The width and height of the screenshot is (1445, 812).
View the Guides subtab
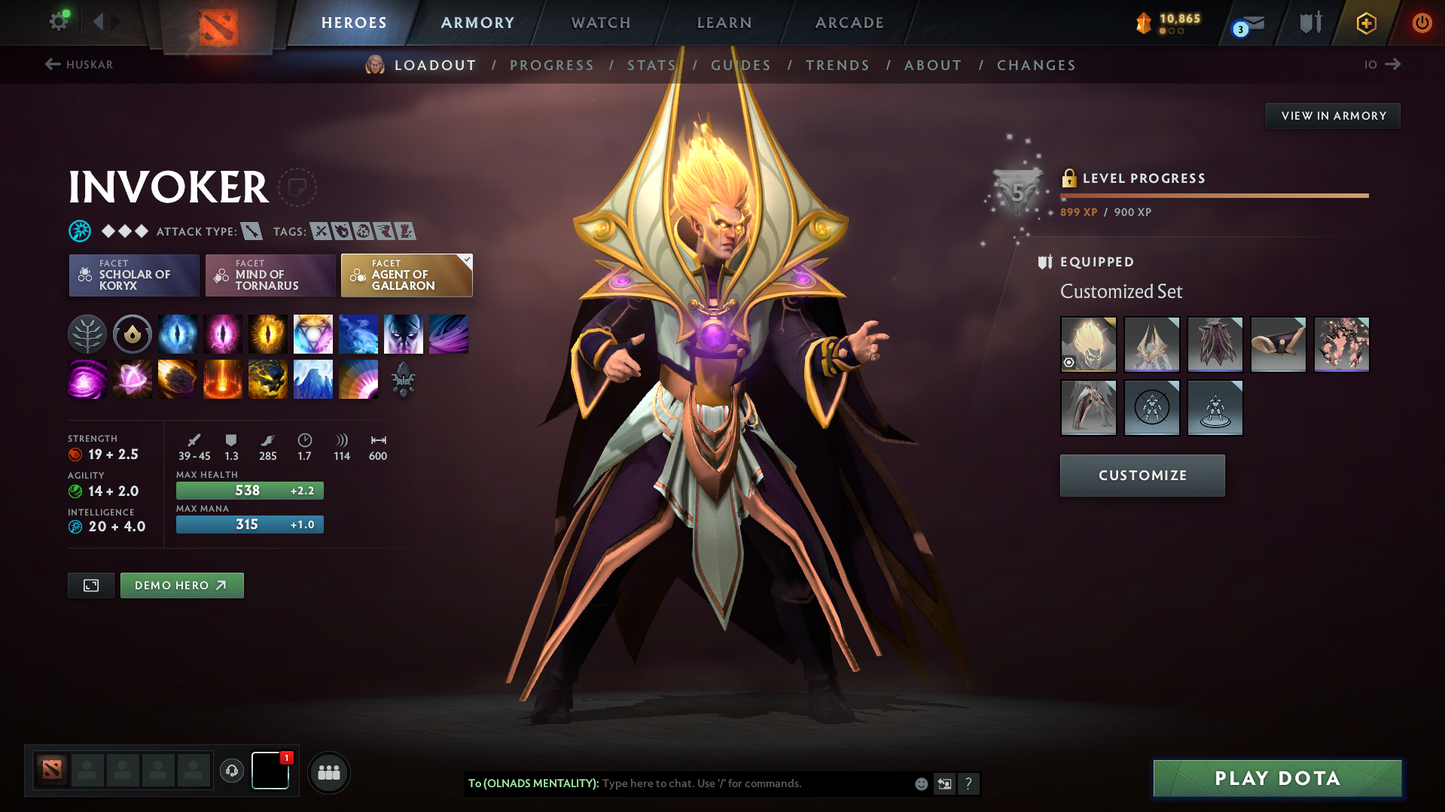click(x=740, y=65)
